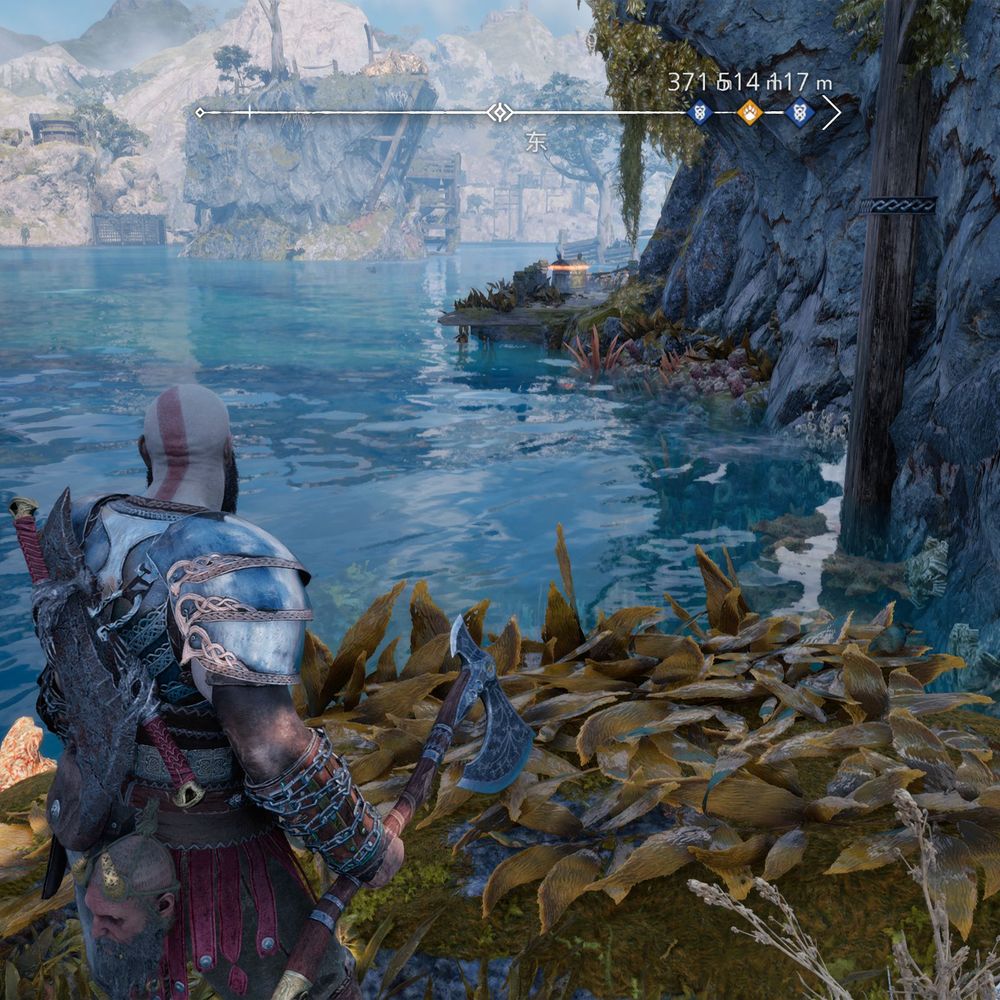
Task: Select the 东 (East) compass direction label
Action: [536, 142]
